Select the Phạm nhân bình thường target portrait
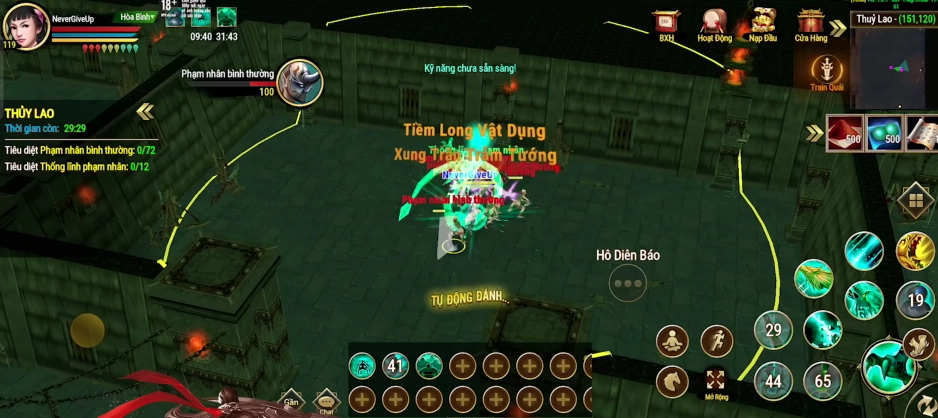Image resolution: width=938 pixels, height=418 pixels. 299,82
